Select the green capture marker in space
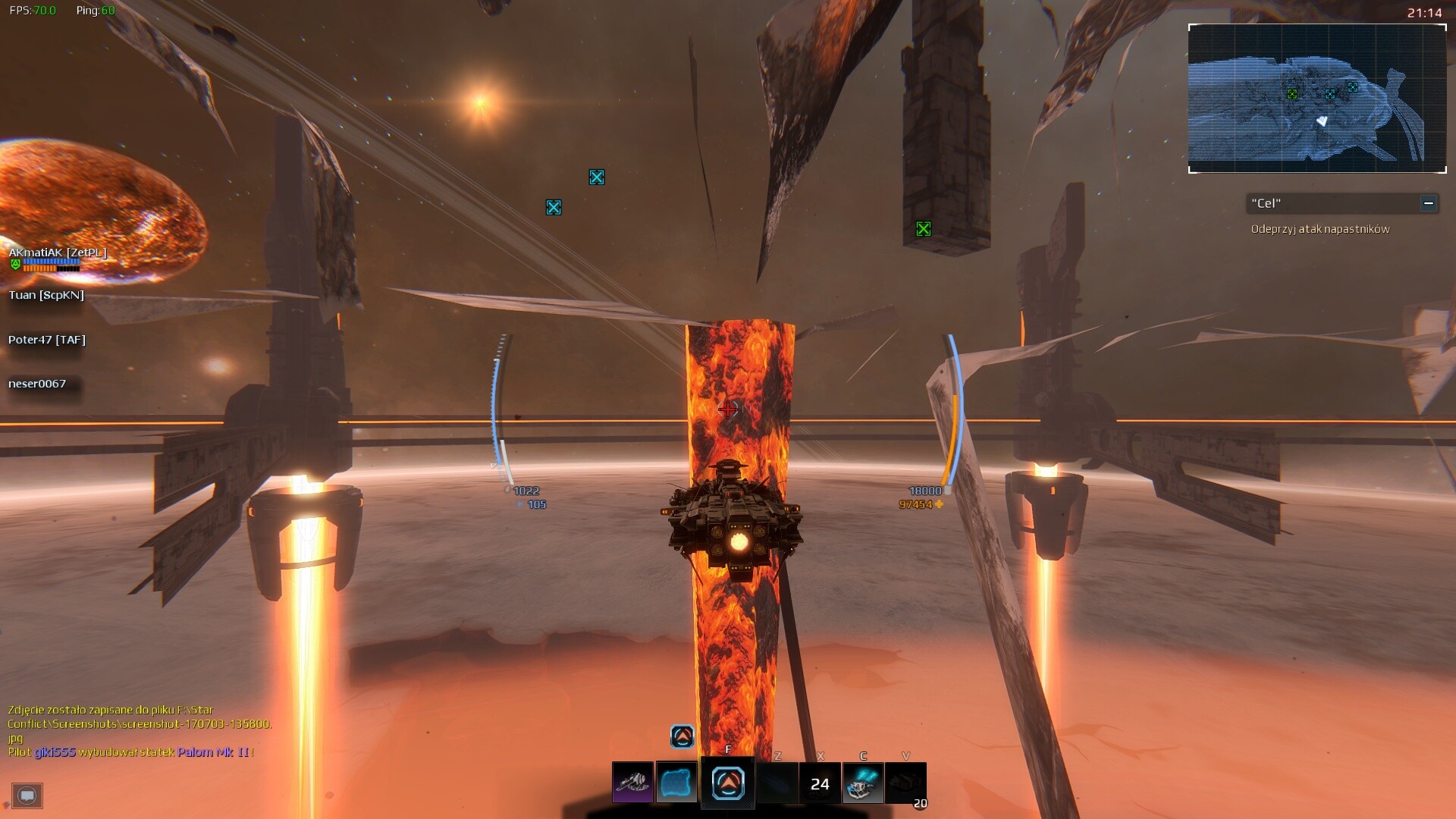The width and height of the screenshot is (1456, 819). pos(923,227)
